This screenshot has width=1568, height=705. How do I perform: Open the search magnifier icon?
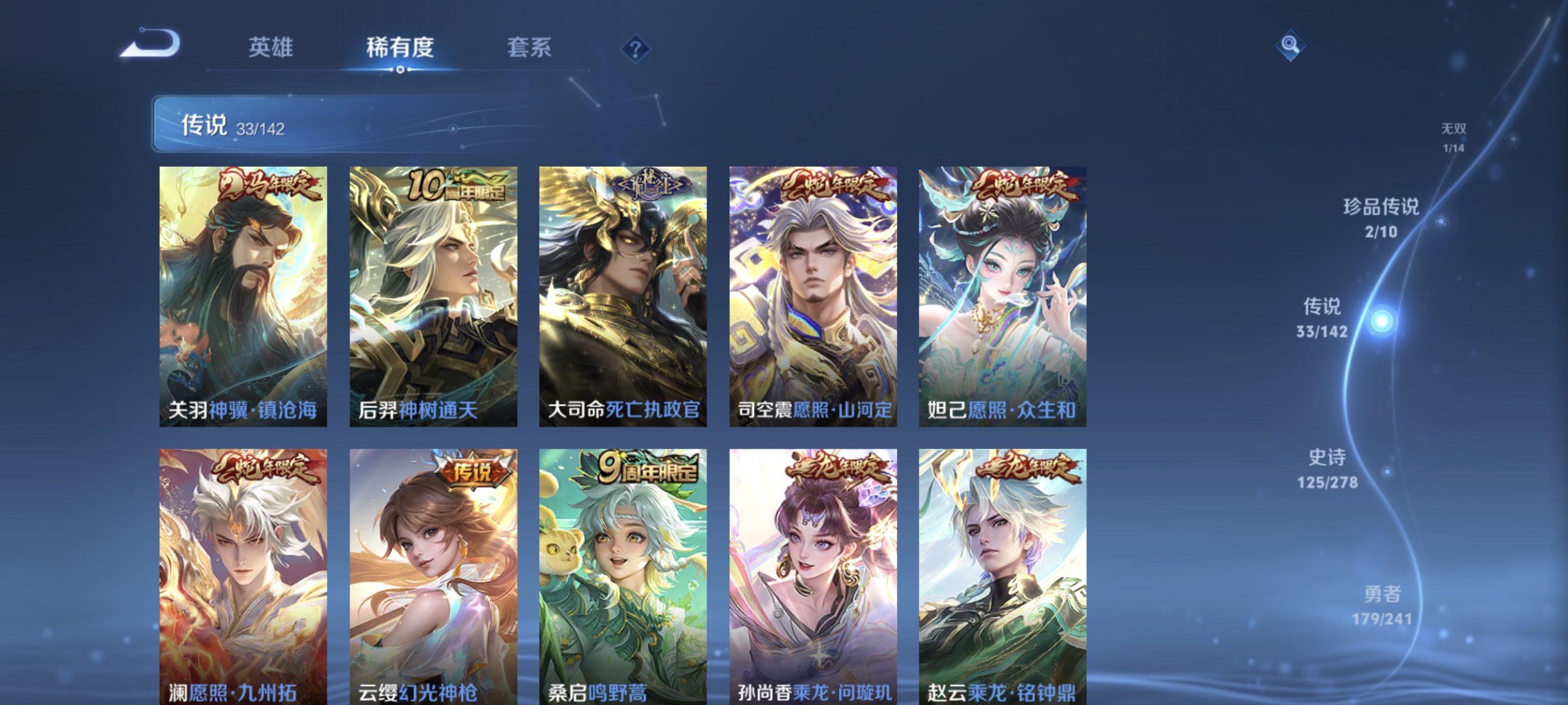pos(1290,45)
